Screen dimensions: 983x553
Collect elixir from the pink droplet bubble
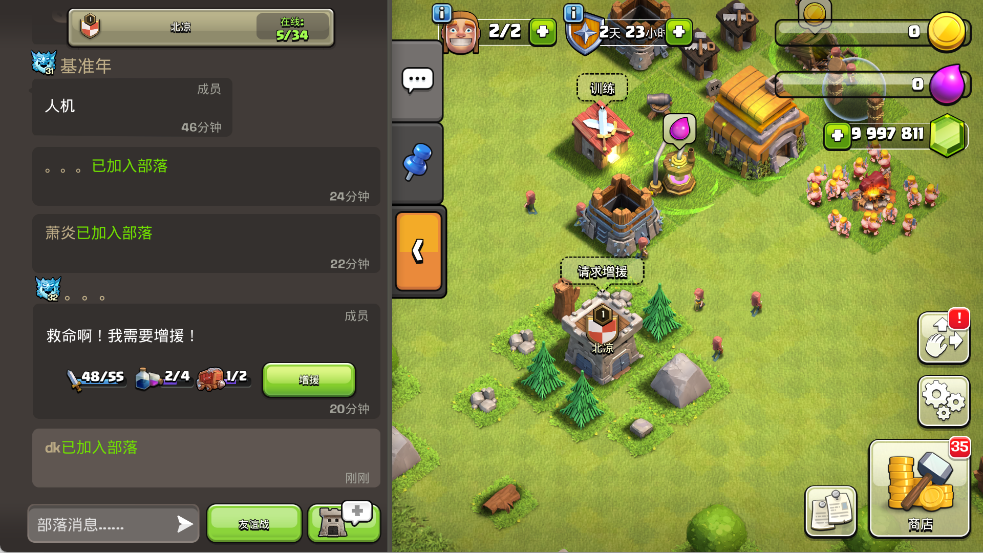click(679, 130)
